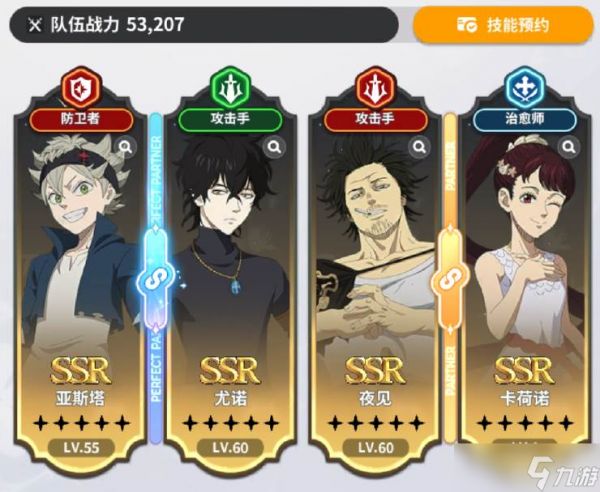Tap the blue Perfect Partner link badge
The width and height of the screenshot is (600, 492).
pos(155,280)
